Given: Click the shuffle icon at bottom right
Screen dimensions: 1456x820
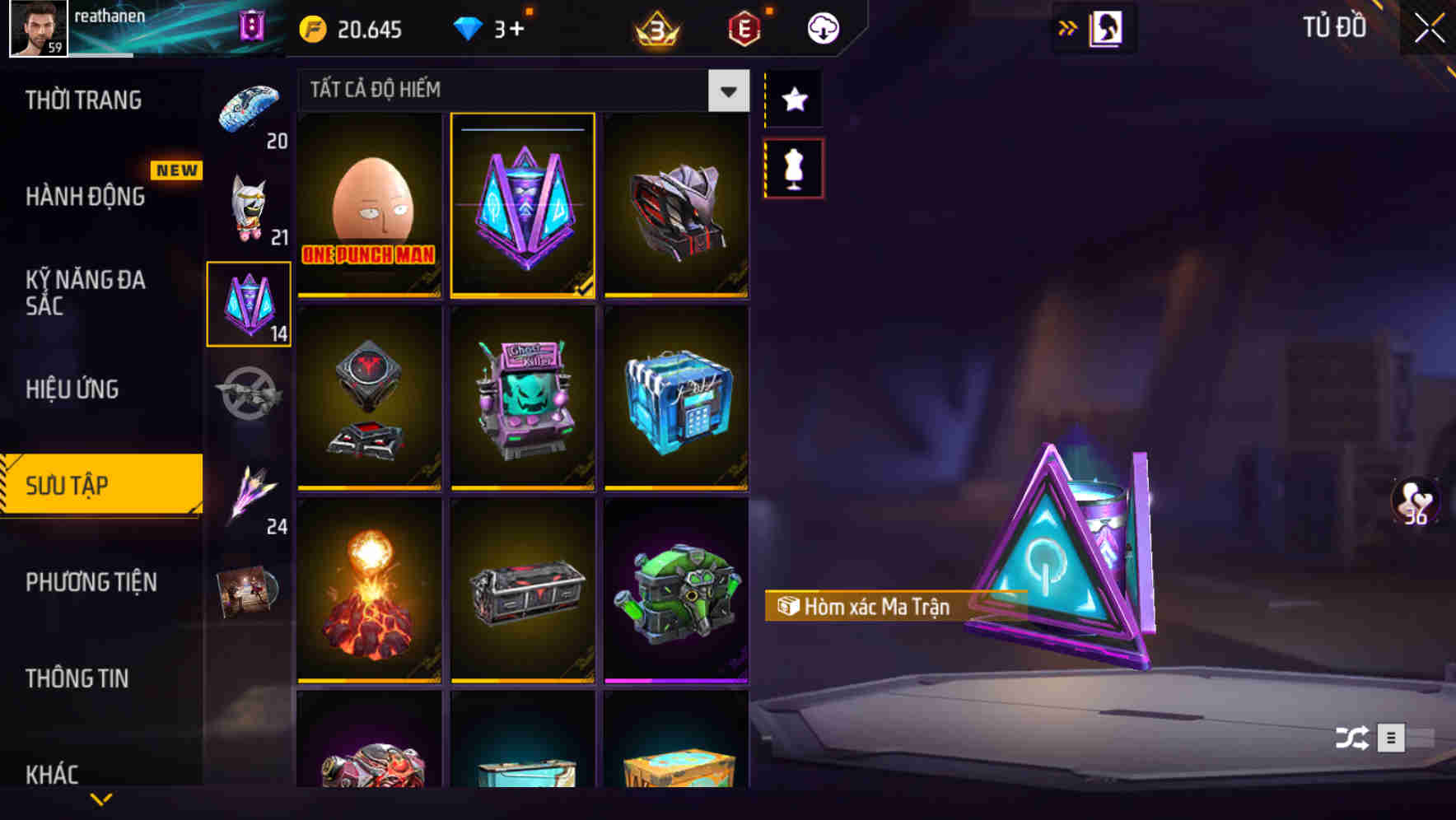Looking at the screenshot, I should click(1353, 738).
